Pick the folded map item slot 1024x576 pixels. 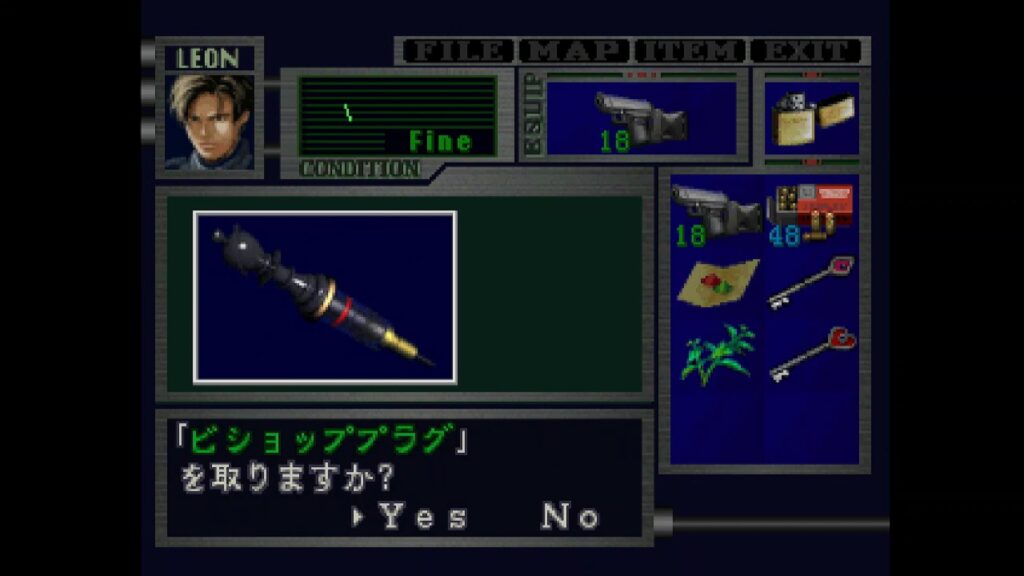click(x=717, y=282)
